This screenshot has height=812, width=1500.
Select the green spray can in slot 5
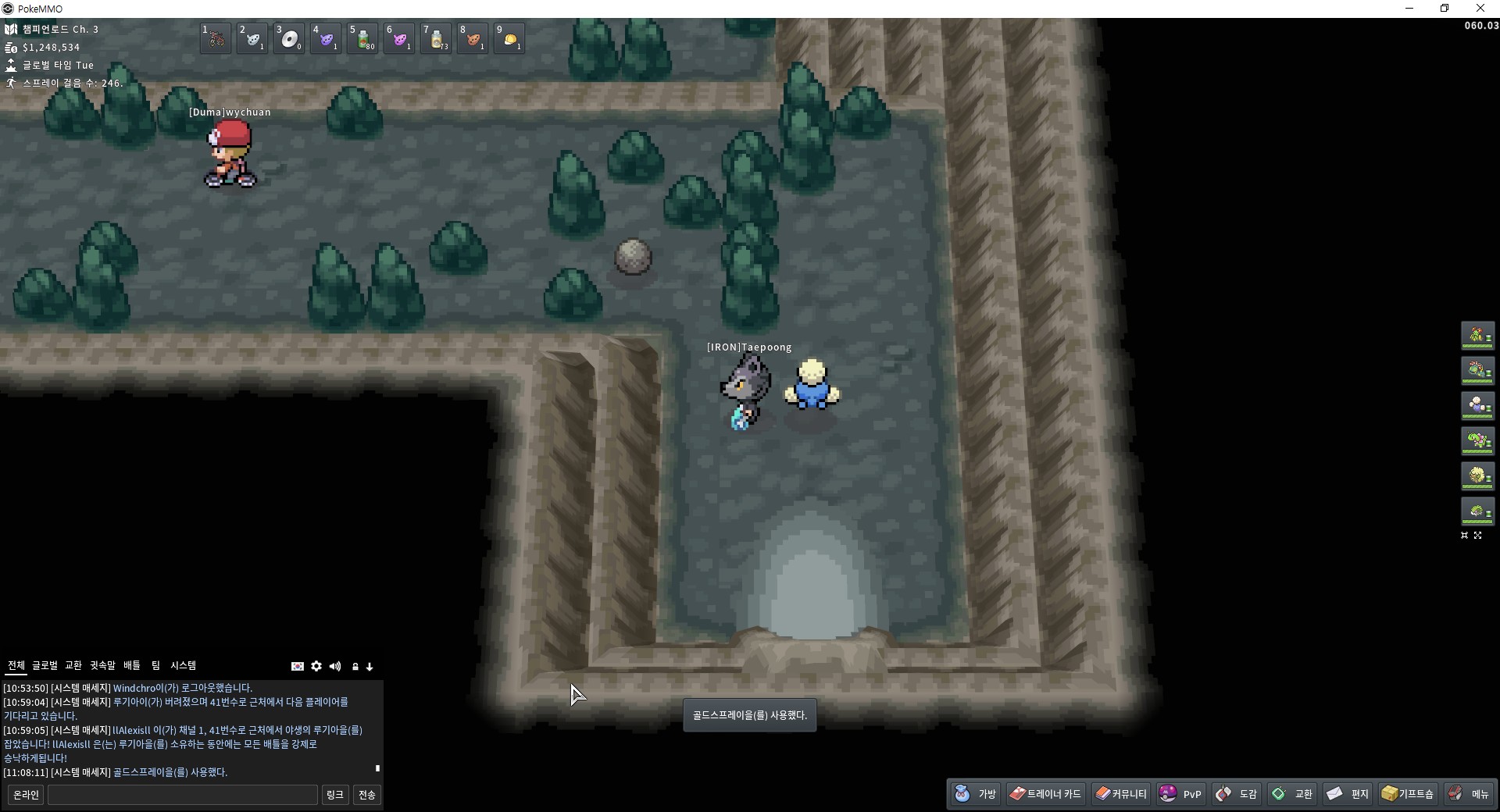click(362, 38)
